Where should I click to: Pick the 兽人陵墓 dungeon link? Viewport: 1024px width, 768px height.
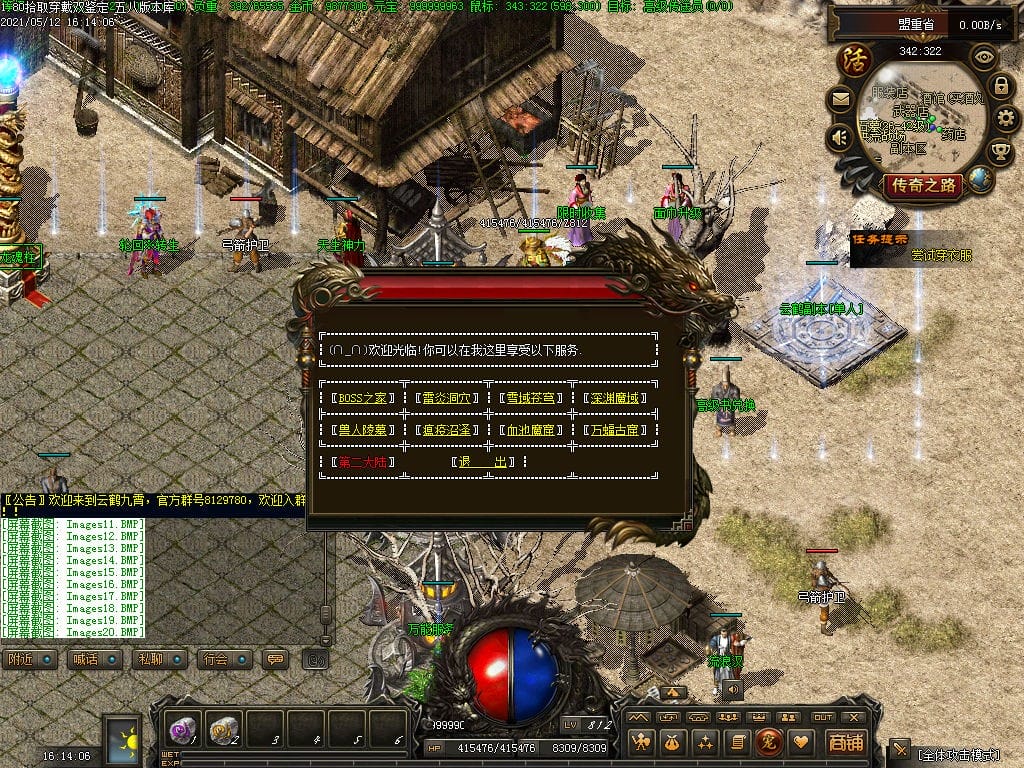362,430
